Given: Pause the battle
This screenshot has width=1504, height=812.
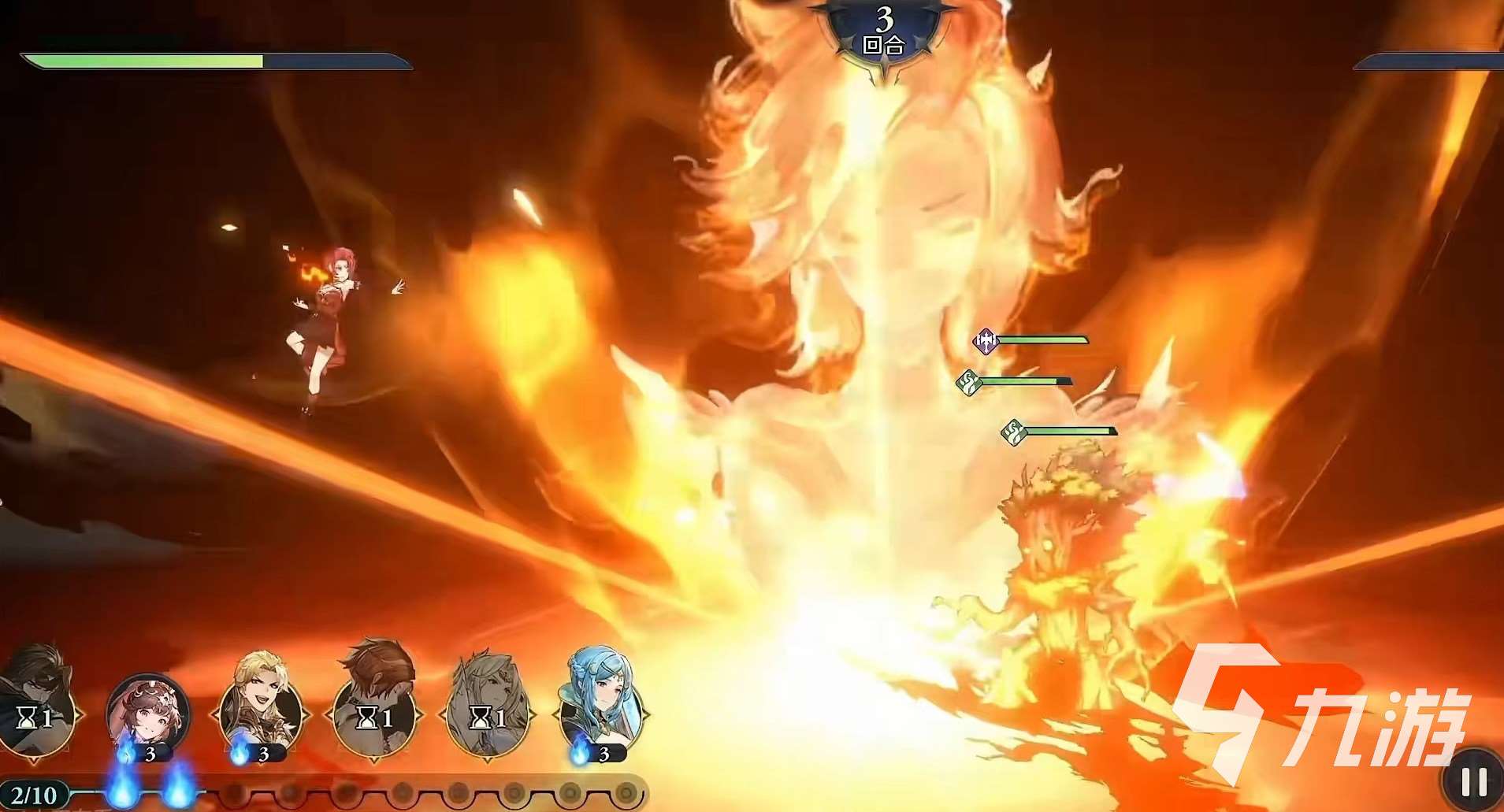Looking at the screenshot, I should pos(1472,781).
